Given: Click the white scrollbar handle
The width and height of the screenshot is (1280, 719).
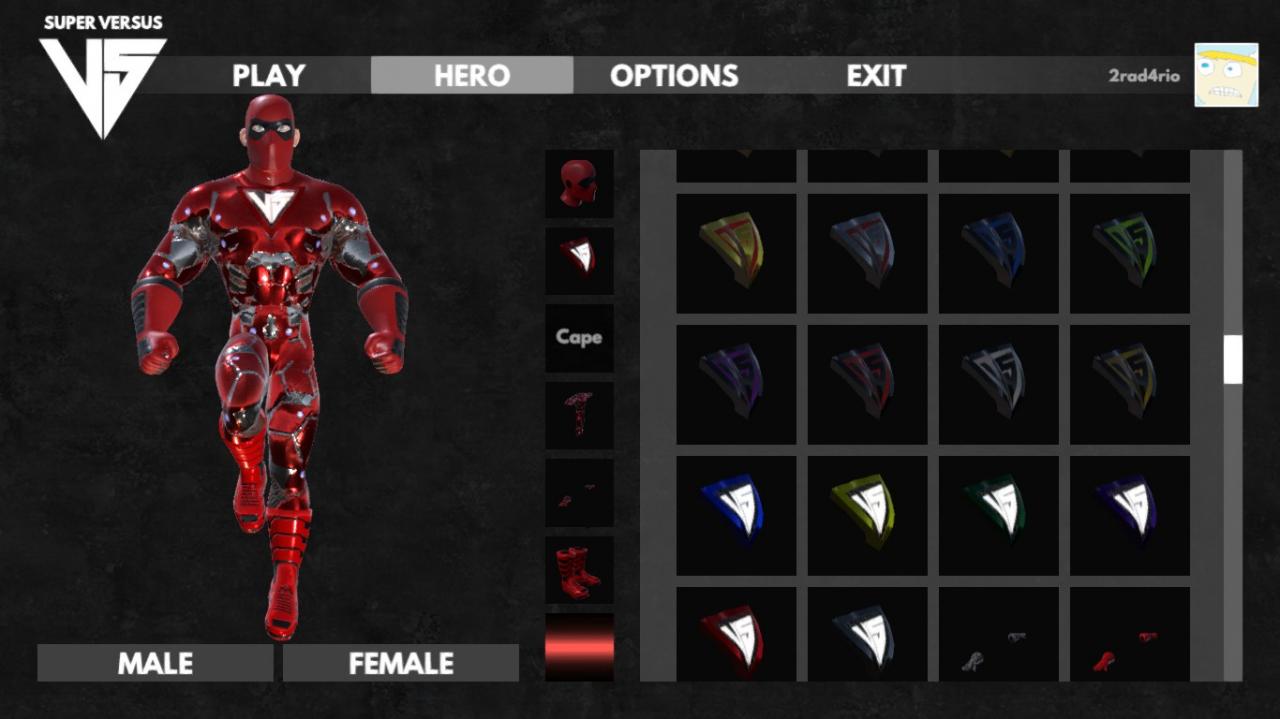Looking at the screenshot, I should tap(1233, 359).
